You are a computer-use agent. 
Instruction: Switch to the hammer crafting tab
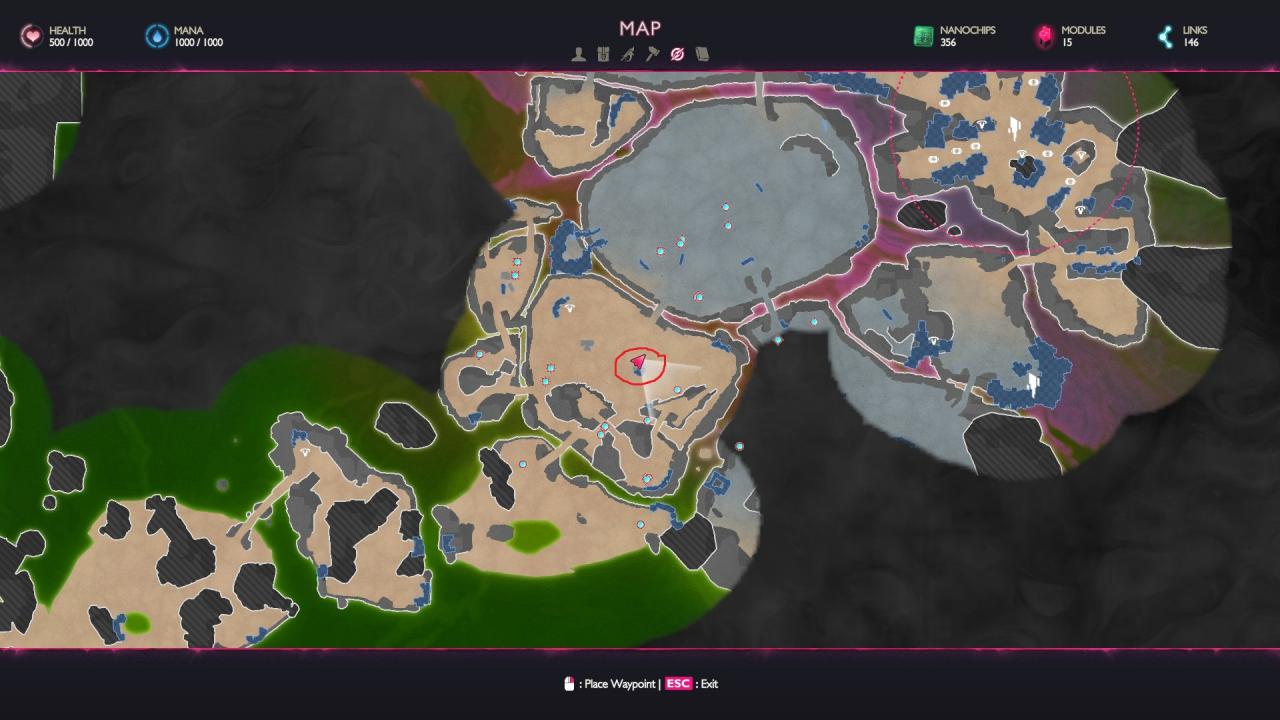pos(652,54)
